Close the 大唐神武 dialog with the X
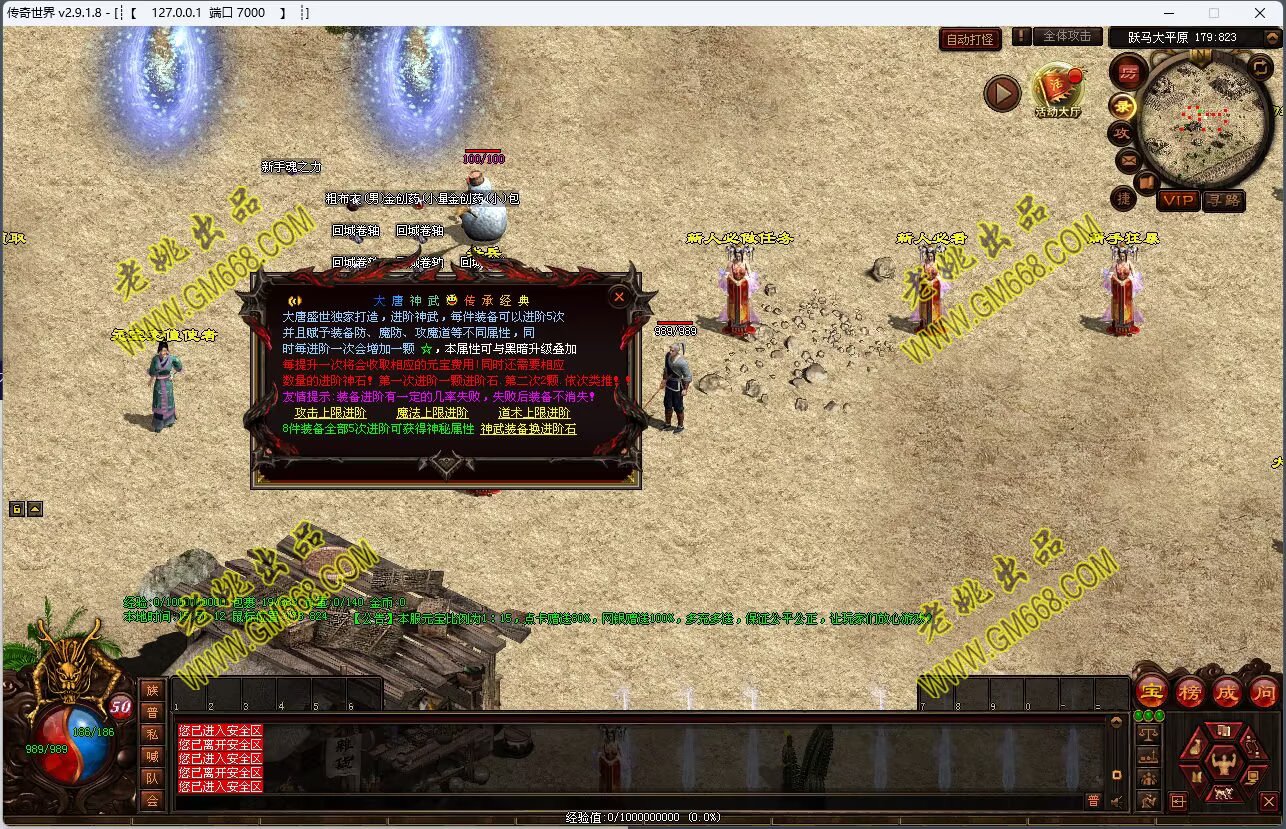The height and width of the screenshot is (829, 1286). click(x=619, y=297)
